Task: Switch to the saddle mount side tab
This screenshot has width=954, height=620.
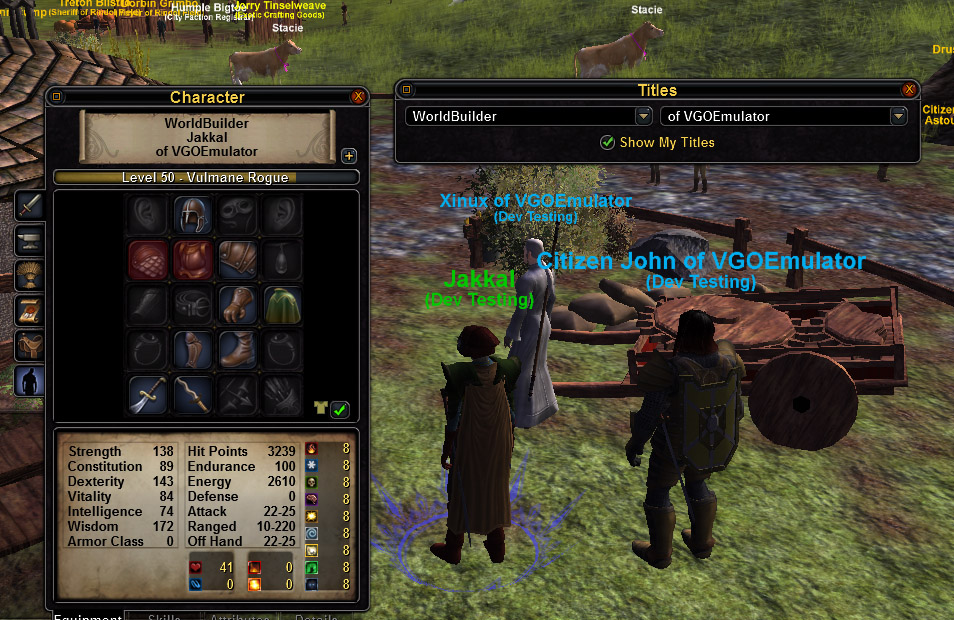Action: (x=30, y=345)
